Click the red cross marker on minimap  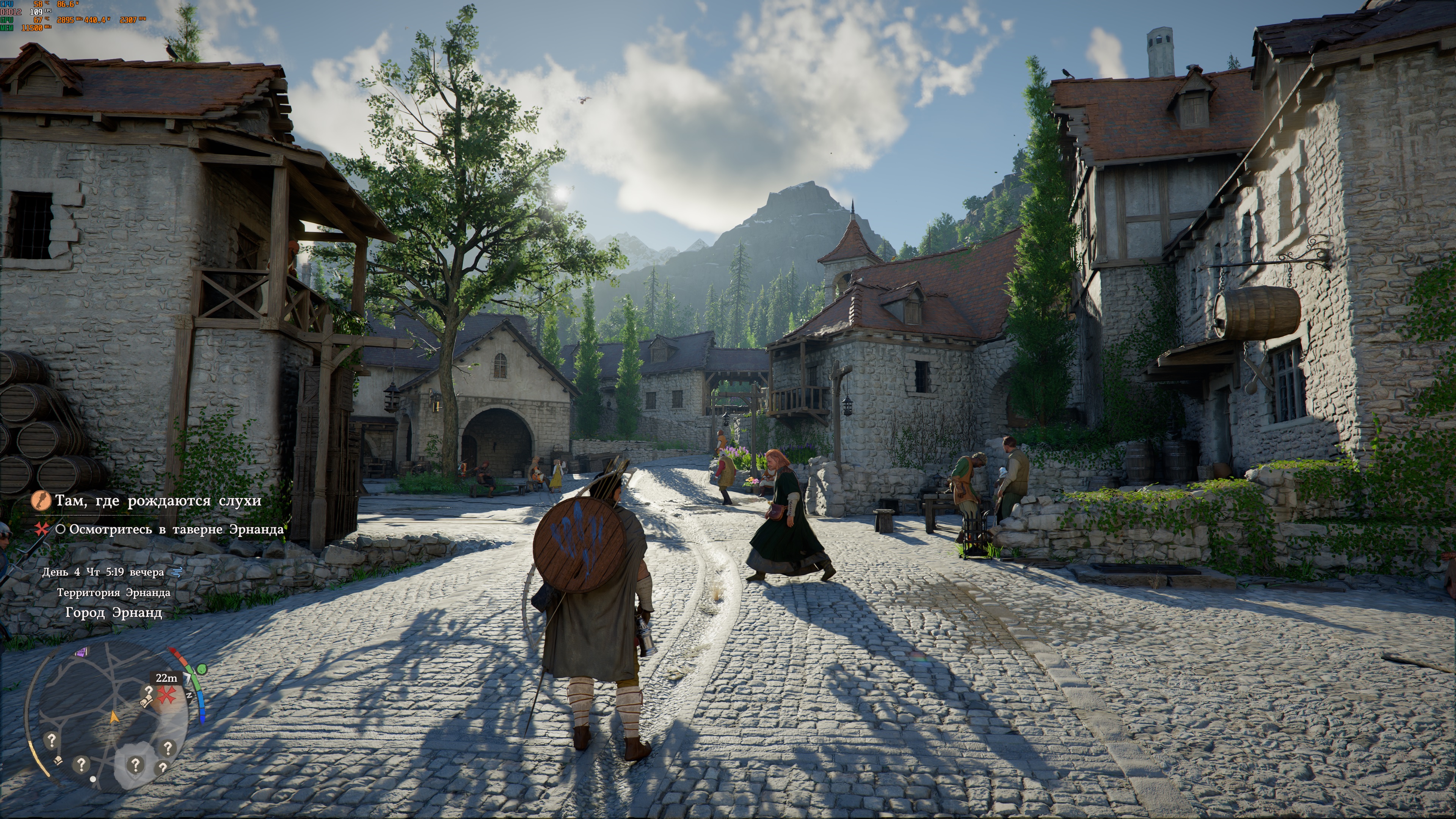coord(166,695)
